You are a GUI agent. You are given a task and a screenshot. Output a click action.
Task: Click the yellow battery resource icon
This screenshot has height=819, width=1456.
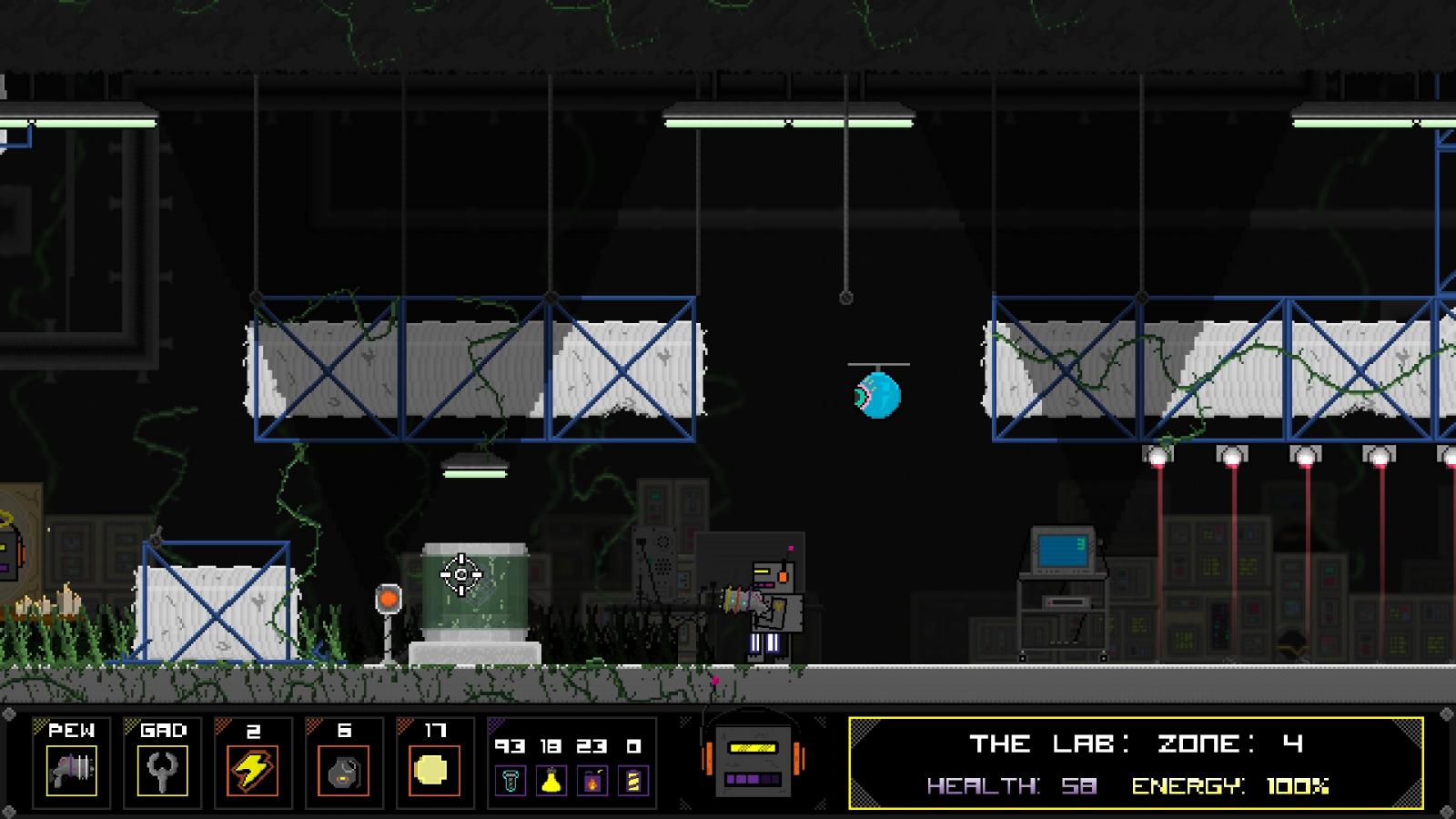pos(634,781)
